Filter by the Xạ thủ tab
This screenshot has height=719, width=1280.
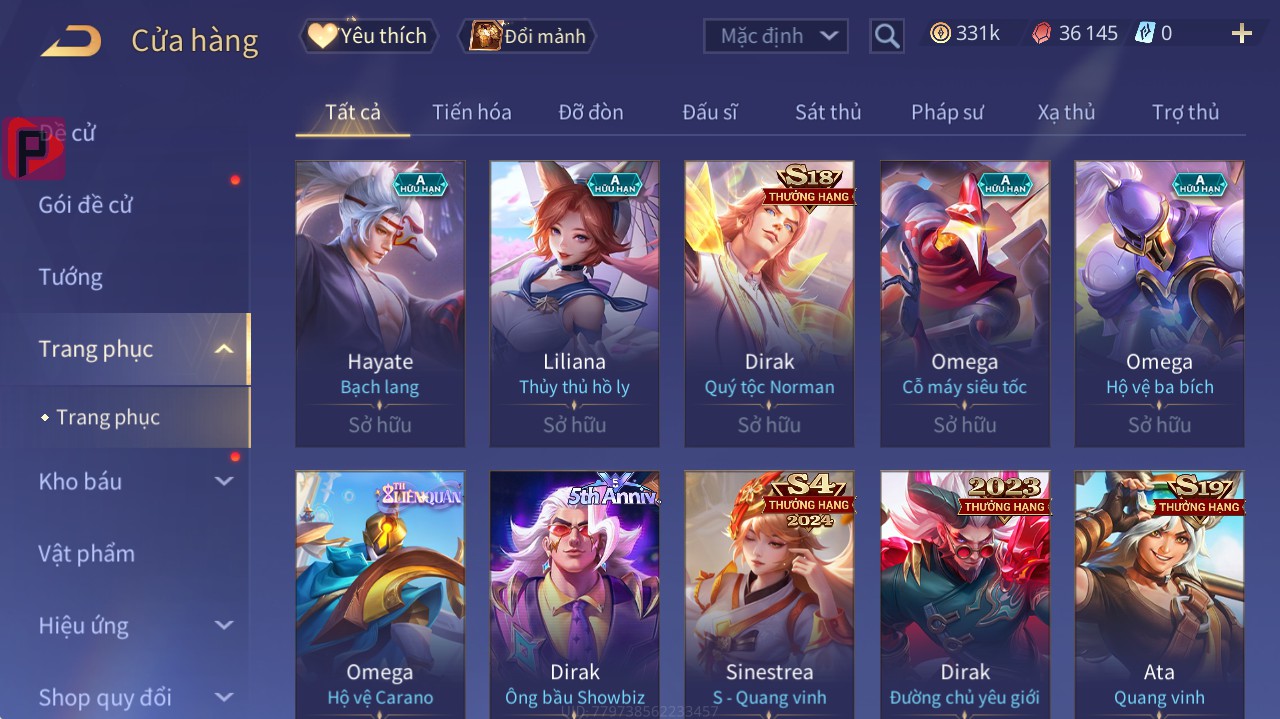click(x=1066, y=112)
